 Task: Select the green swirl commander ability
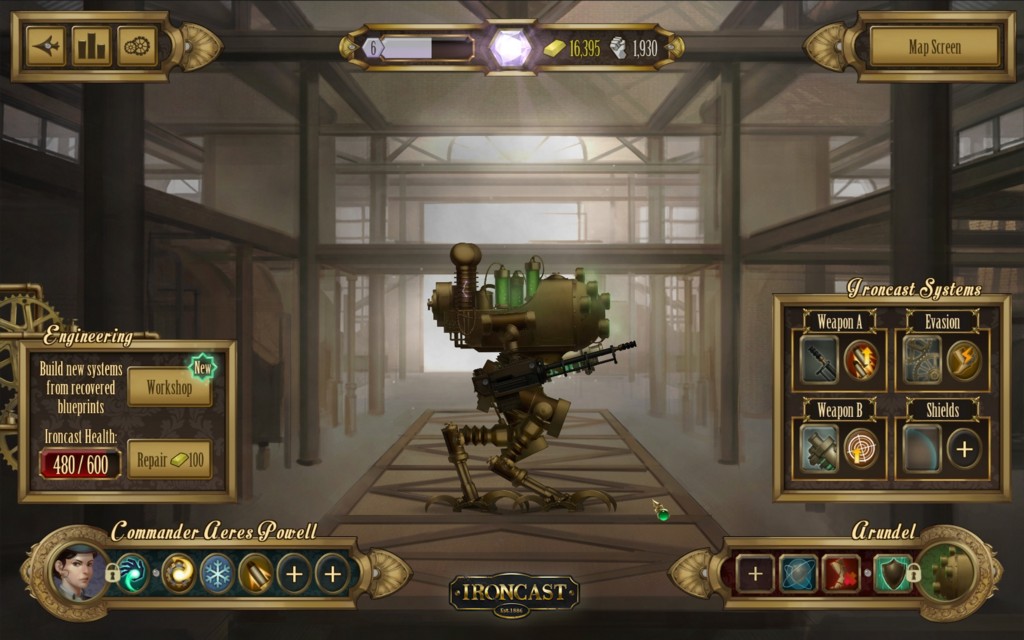[x=133, y=574]
